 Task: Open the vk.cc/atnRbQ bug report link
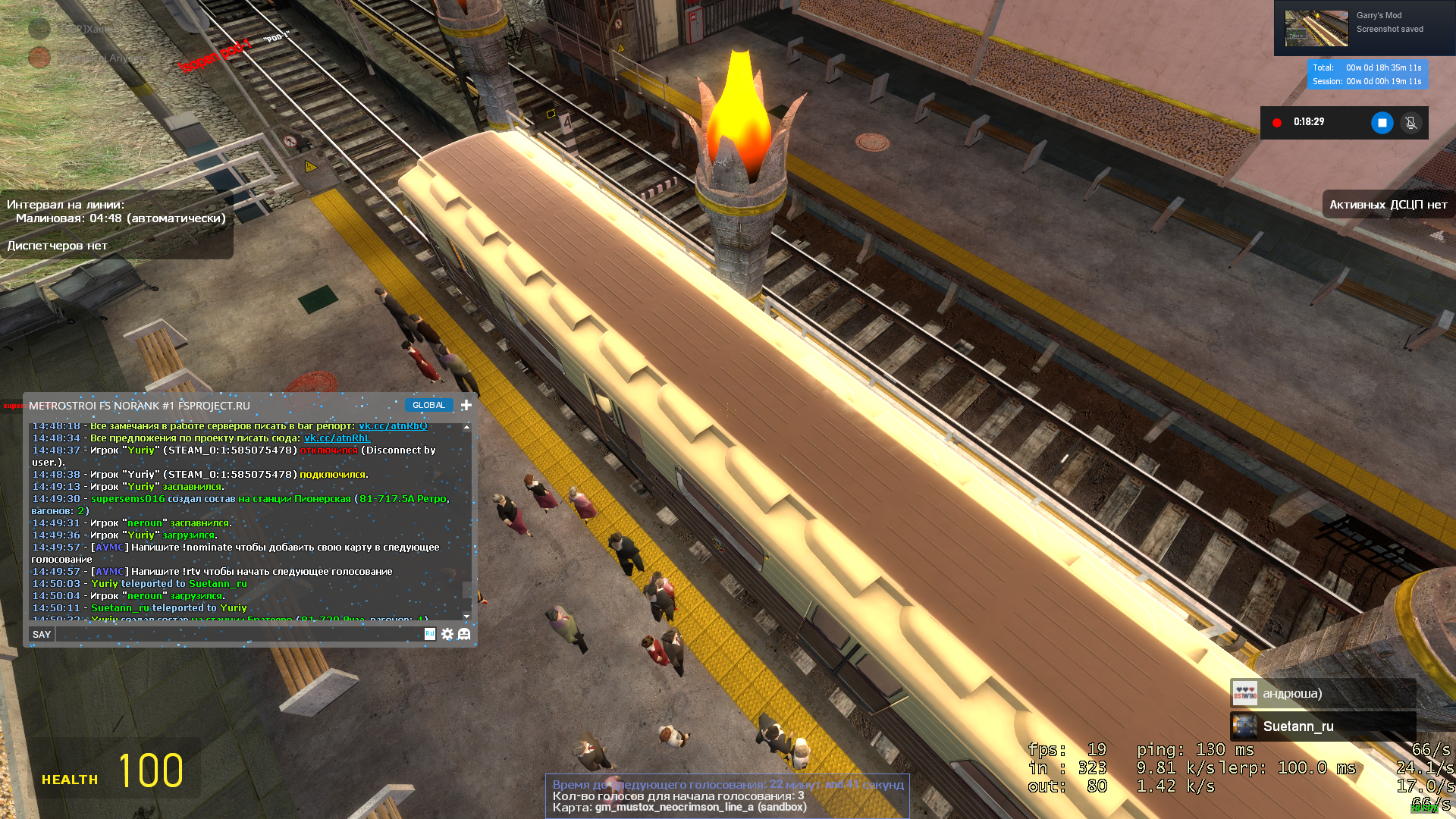point(393,426)
